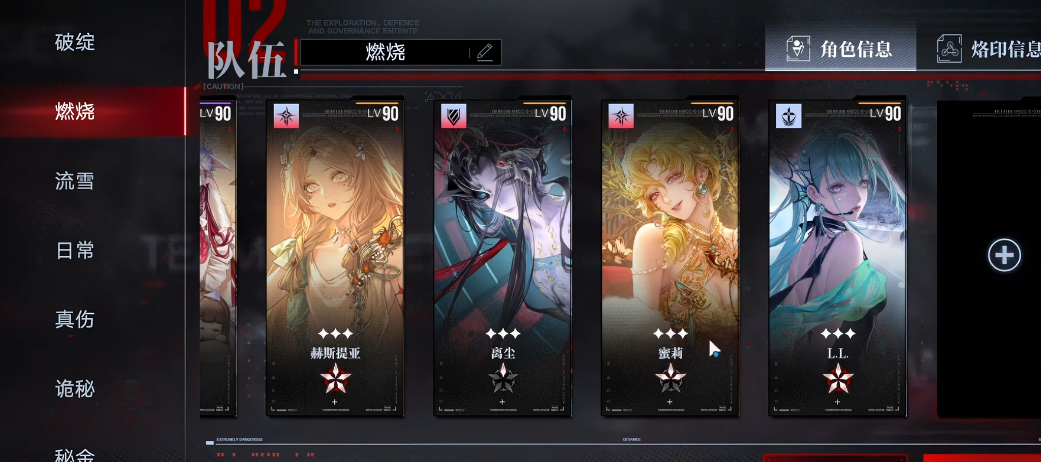Edit team name with pencil icon
The image size is (1041, 462).
[x=485, y=53]
